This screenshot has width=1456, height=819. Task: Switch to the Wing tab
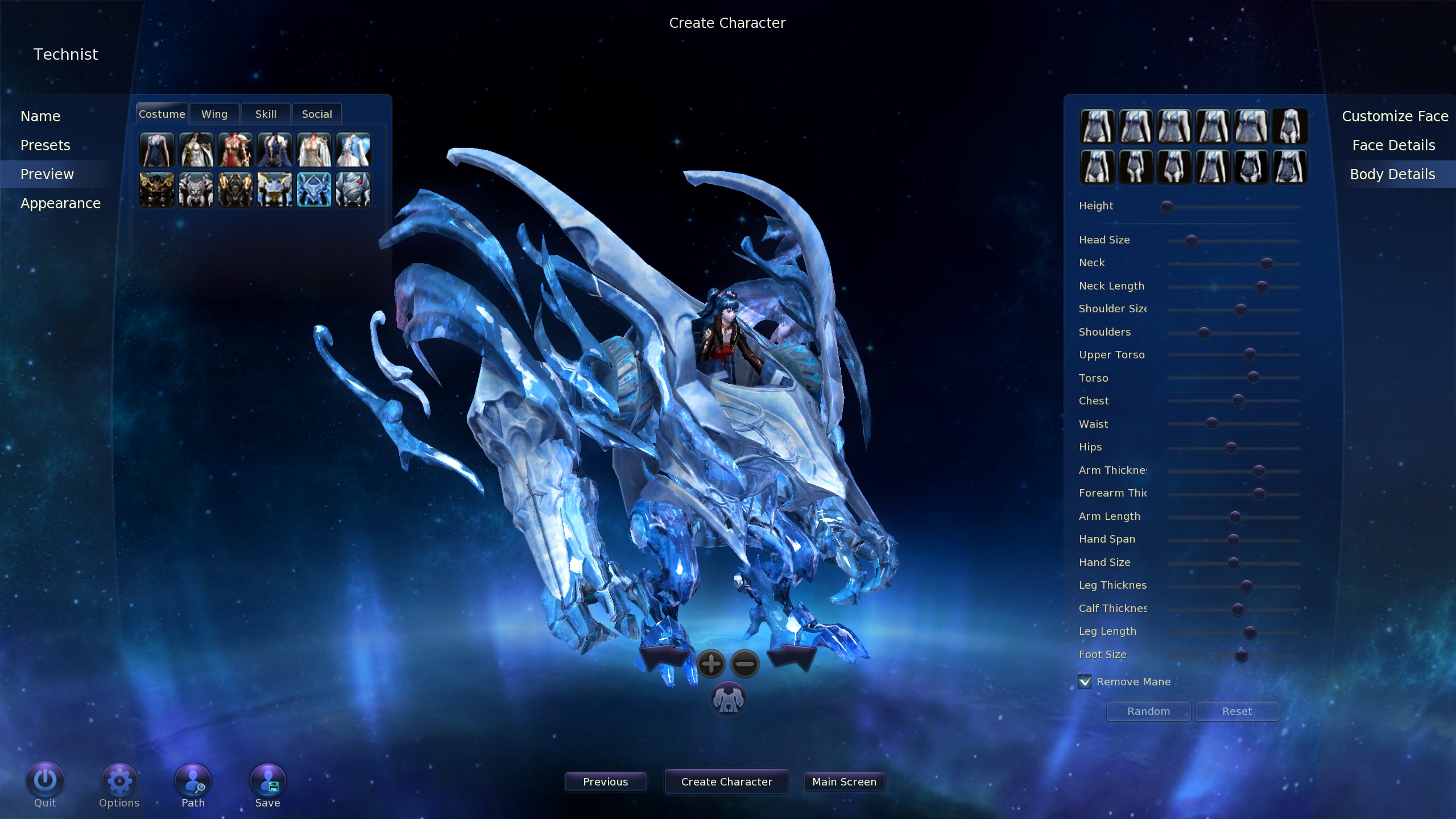point(214,114)
